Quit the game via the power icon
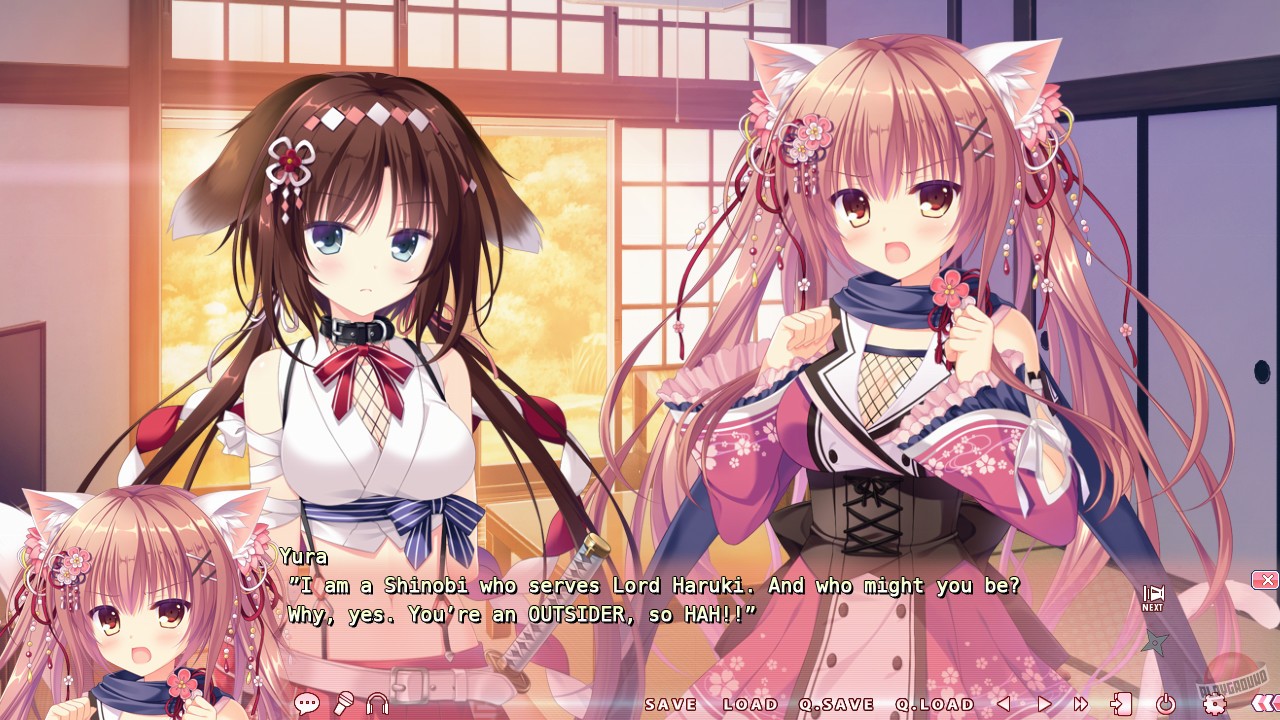Viewport: 1280px width, 720px height. [1166, 704]
